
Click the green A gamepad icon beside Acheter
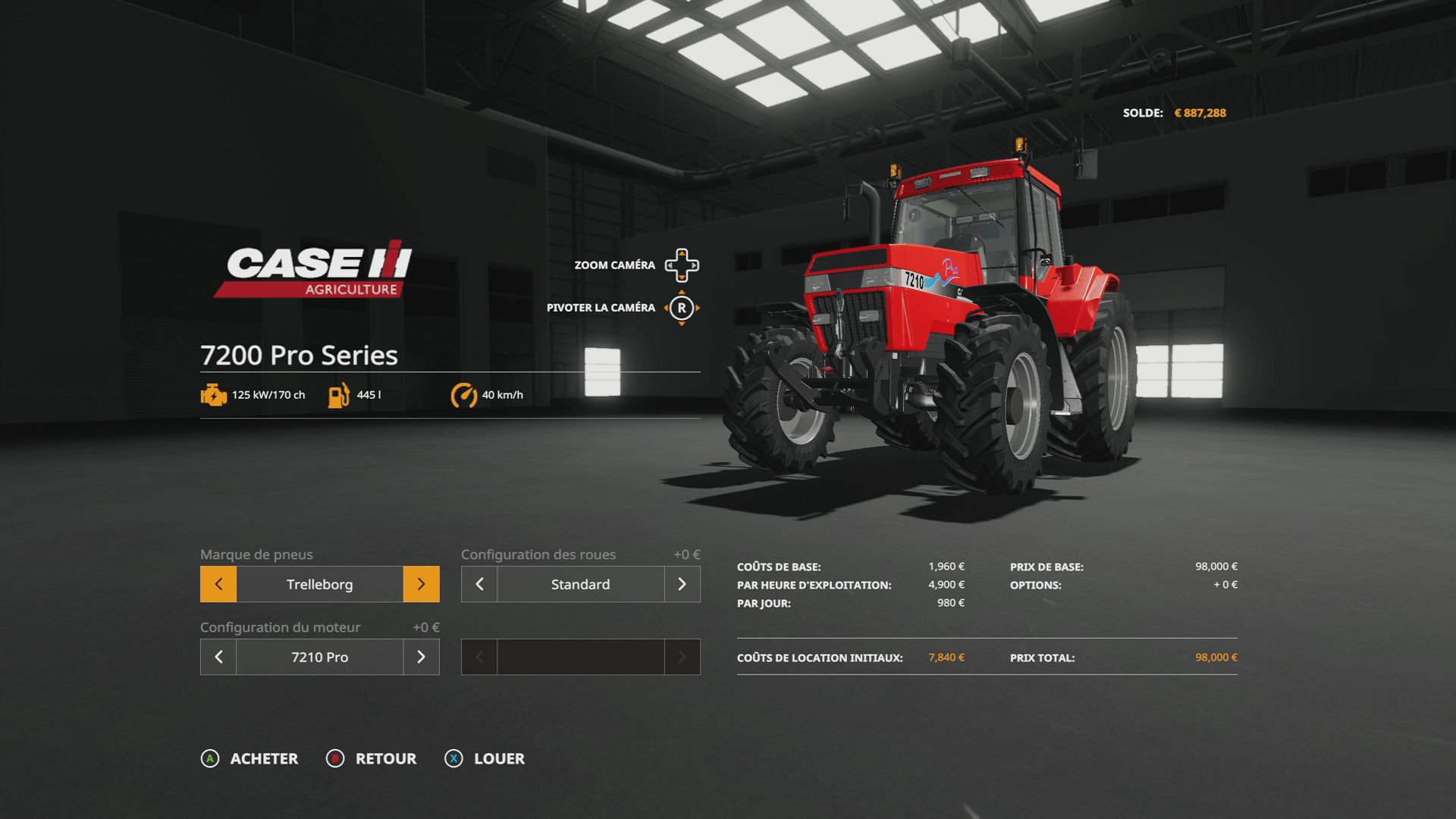click(x=209, y=758)
